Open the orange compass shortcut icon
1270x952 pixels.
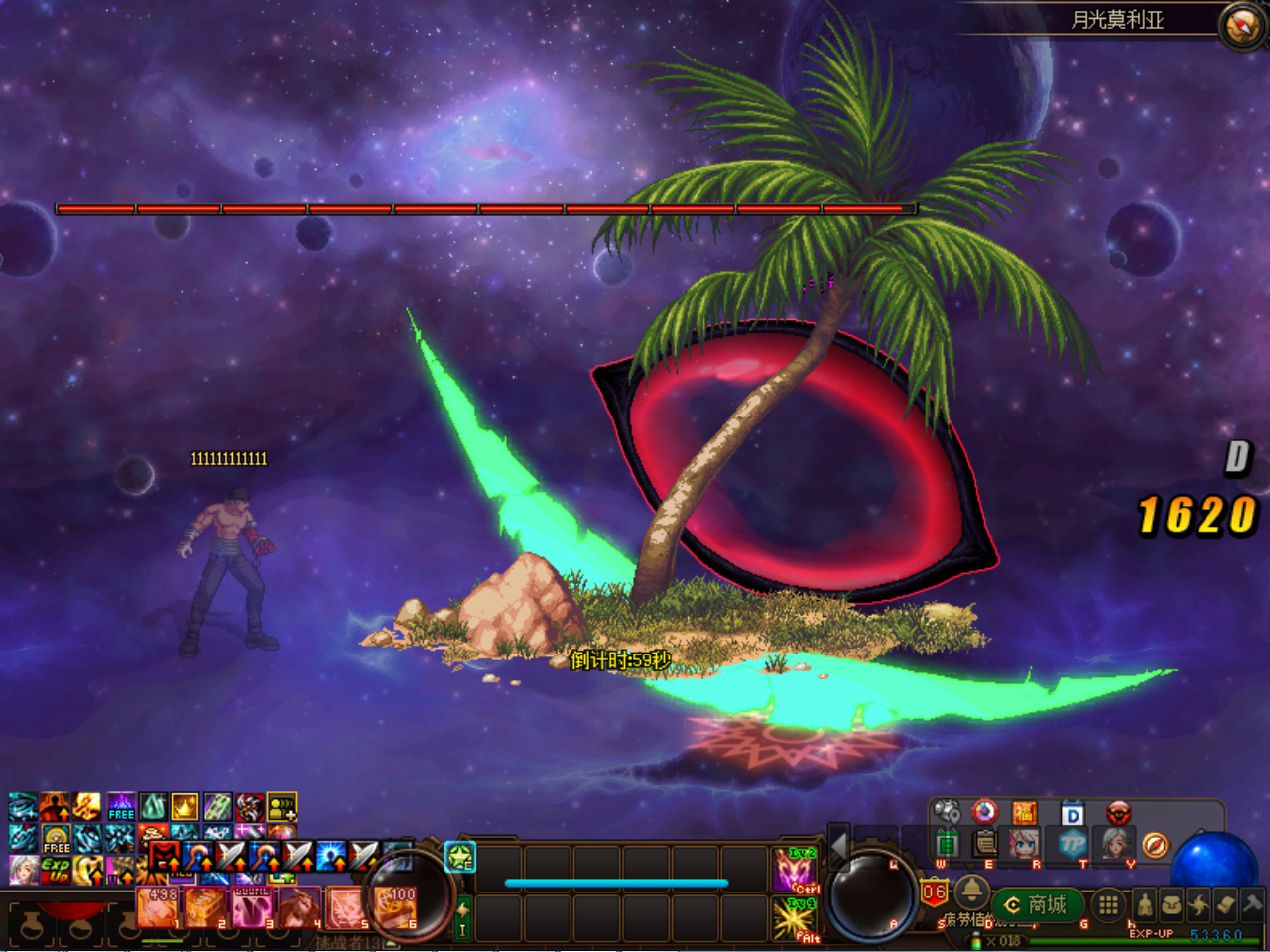(x=1154, y=845)
